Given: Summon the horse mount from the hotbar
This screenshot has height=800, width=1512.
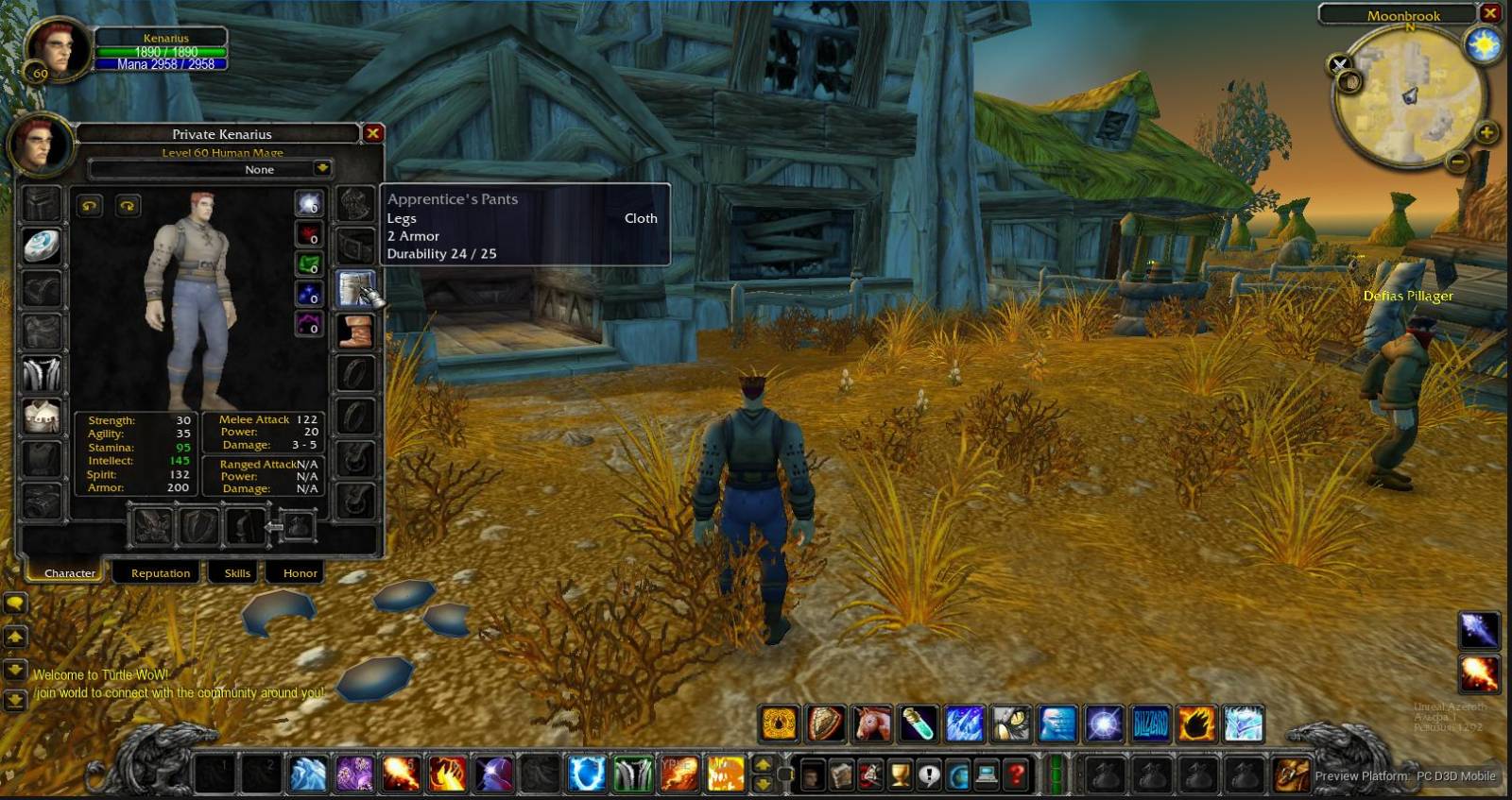Looking at the screenshot, I should [x=869, y=723].
